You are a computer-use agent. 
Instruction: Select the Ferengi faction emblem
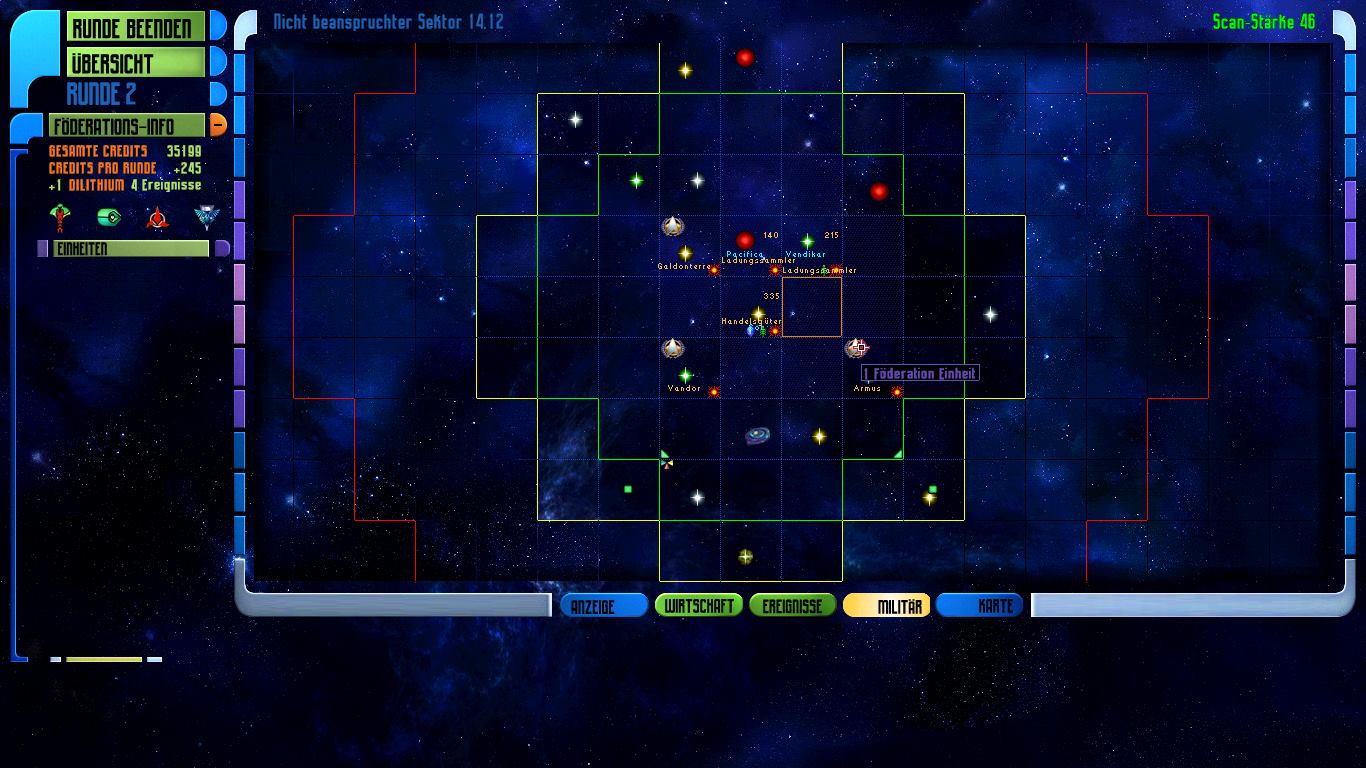coord(108,217)
